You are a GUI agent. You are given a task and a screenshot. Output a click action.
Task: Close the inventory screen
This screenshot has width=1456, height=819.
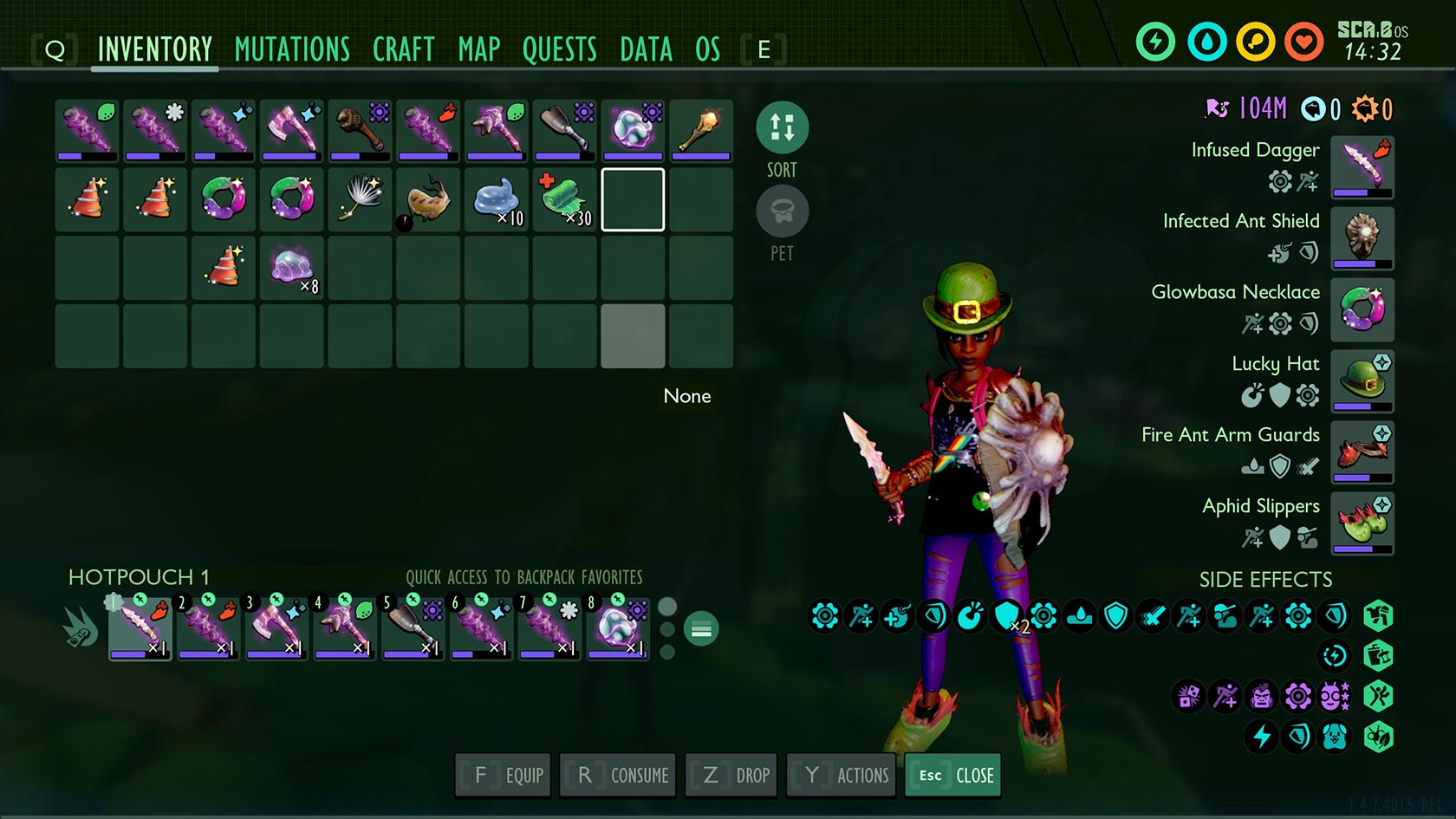pos(953,775)
